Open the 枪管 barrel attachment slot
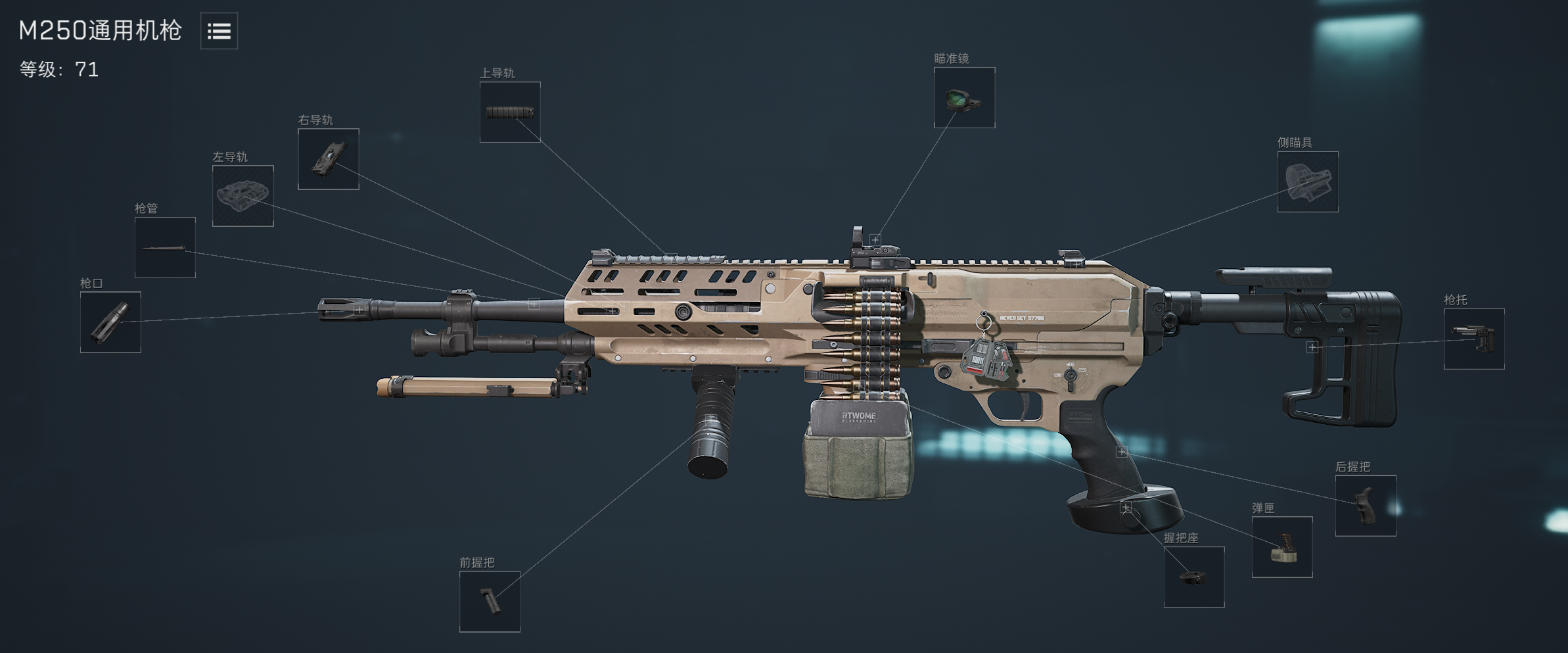Viewport: 1568px width, 653px height. 165,247
